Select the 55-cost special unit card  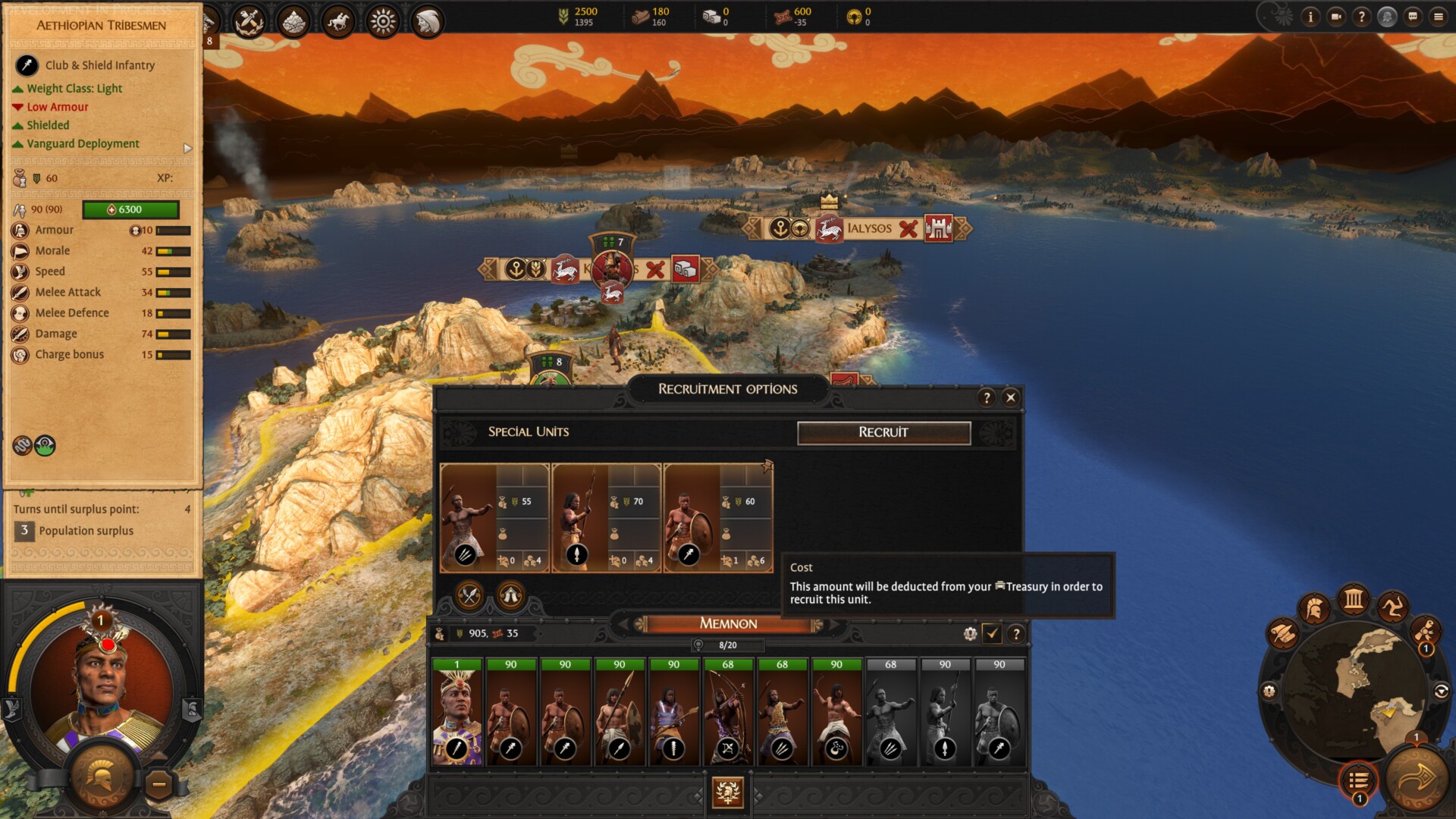(494, 517)
